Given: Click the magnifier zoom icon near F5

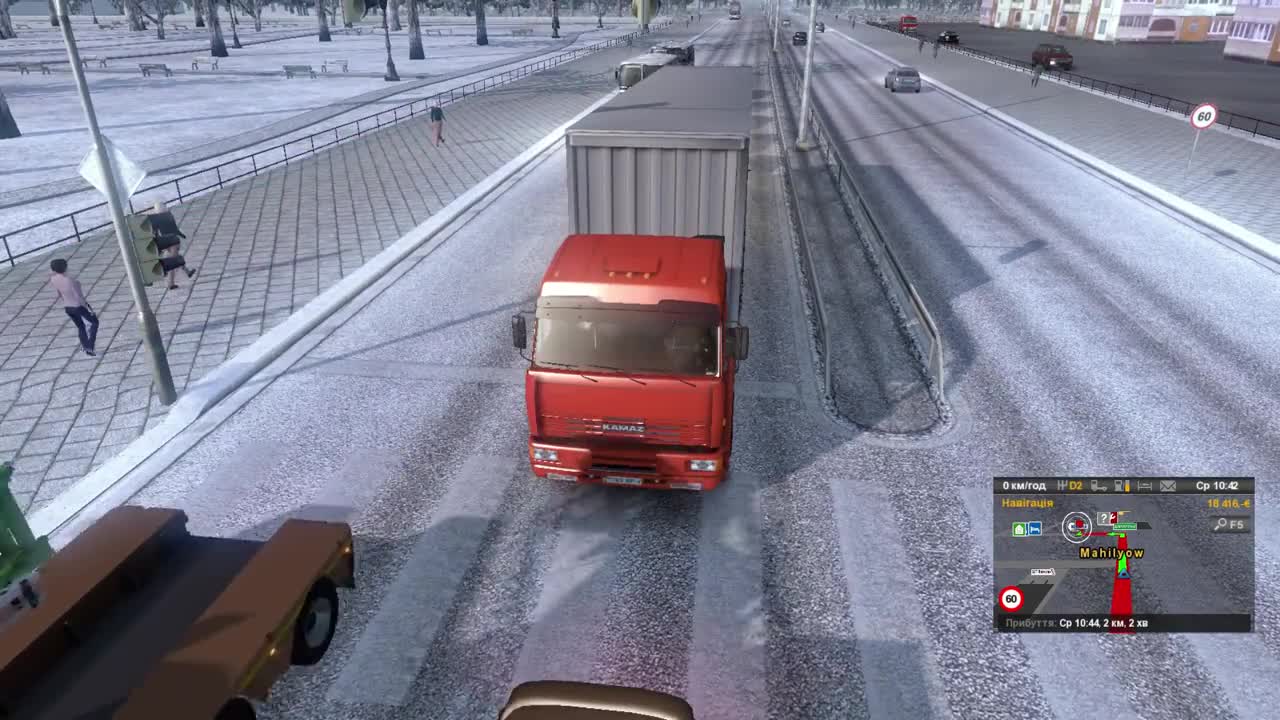Looking at the screenshot, I should pos(1220,524).
